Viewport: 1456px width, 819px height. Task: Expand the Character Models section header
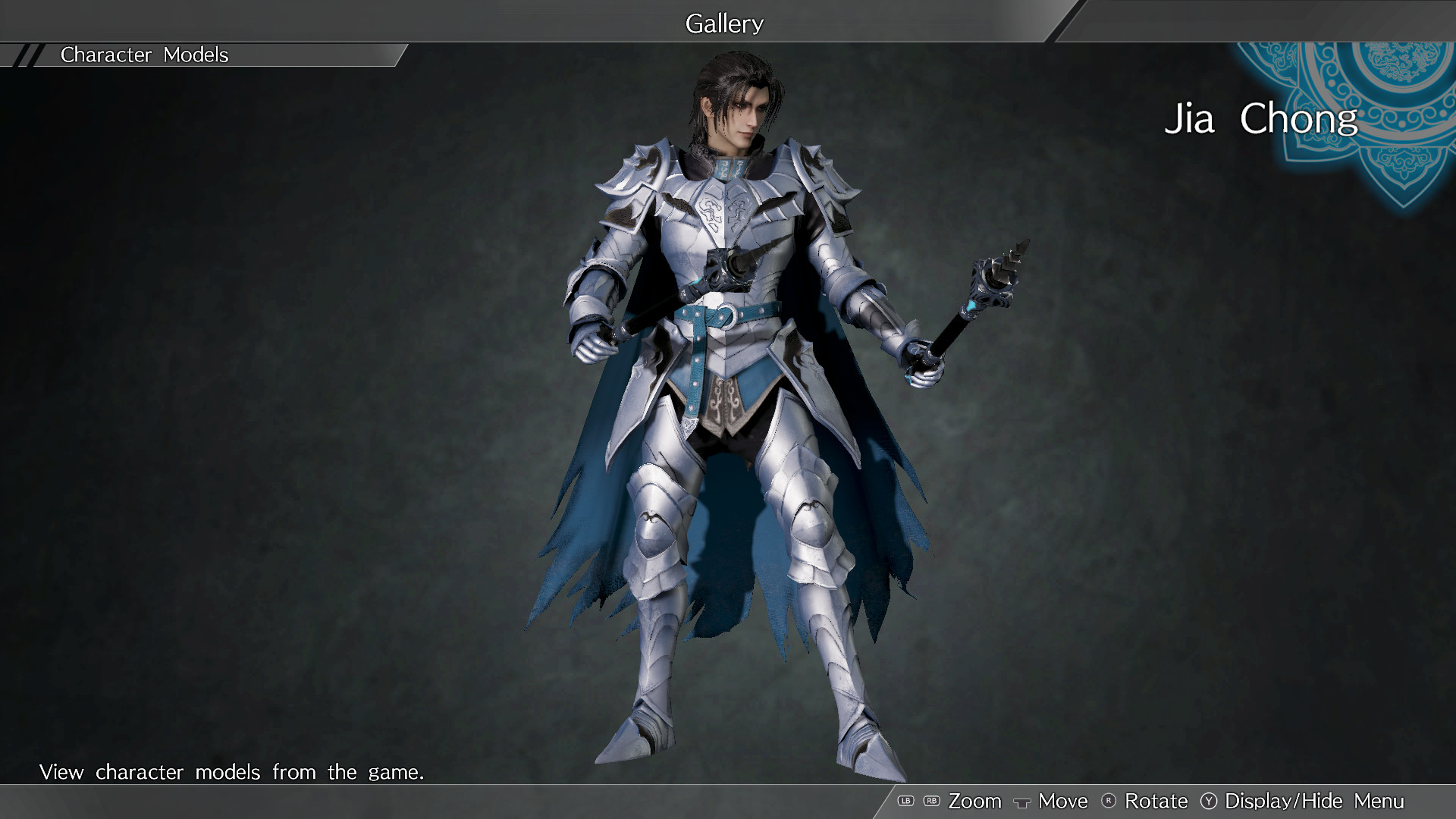click(x=144, y=55)
